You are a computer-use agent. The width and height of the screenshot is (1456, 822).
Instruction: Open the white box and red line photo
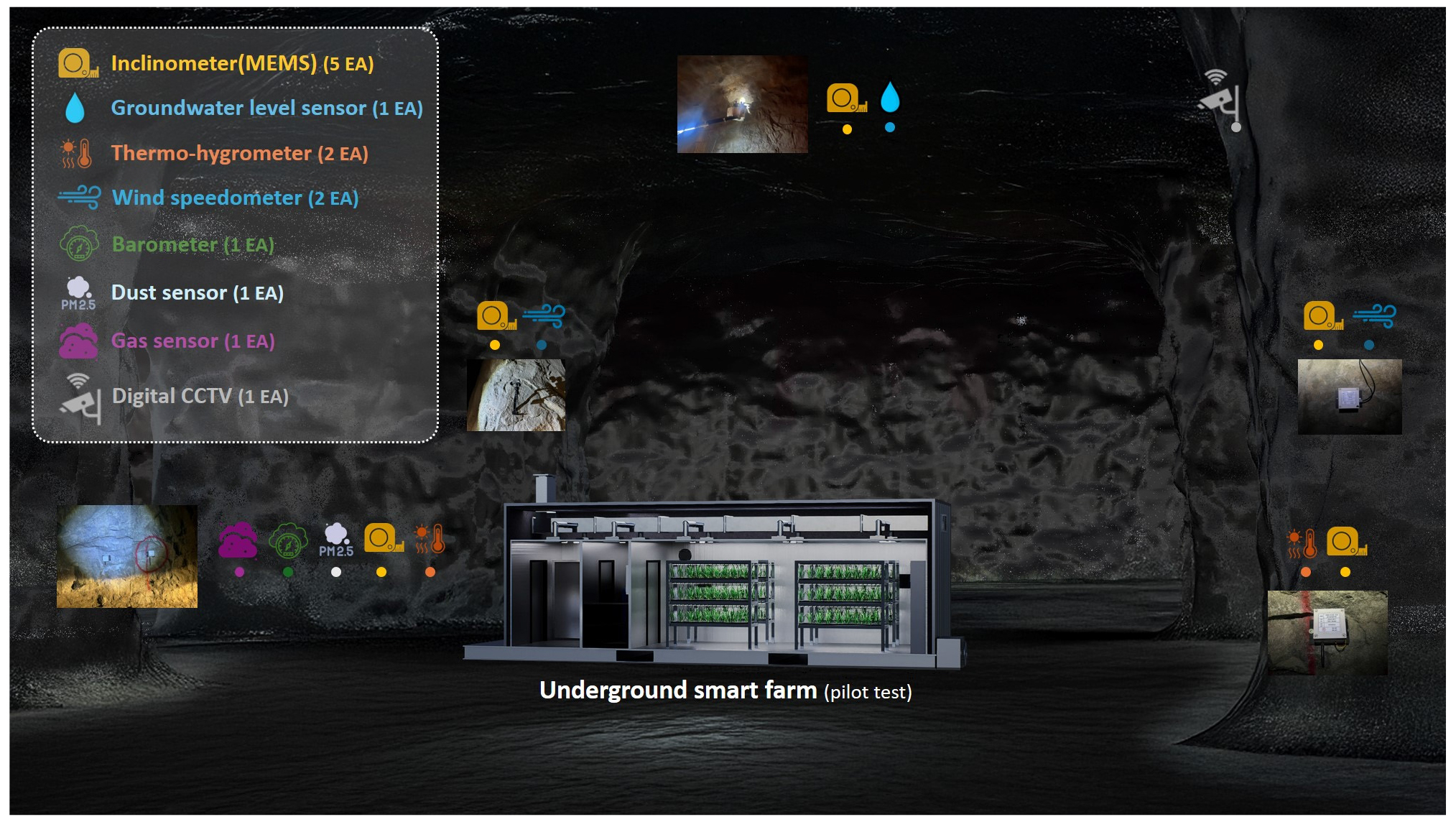click(1327, 632)
